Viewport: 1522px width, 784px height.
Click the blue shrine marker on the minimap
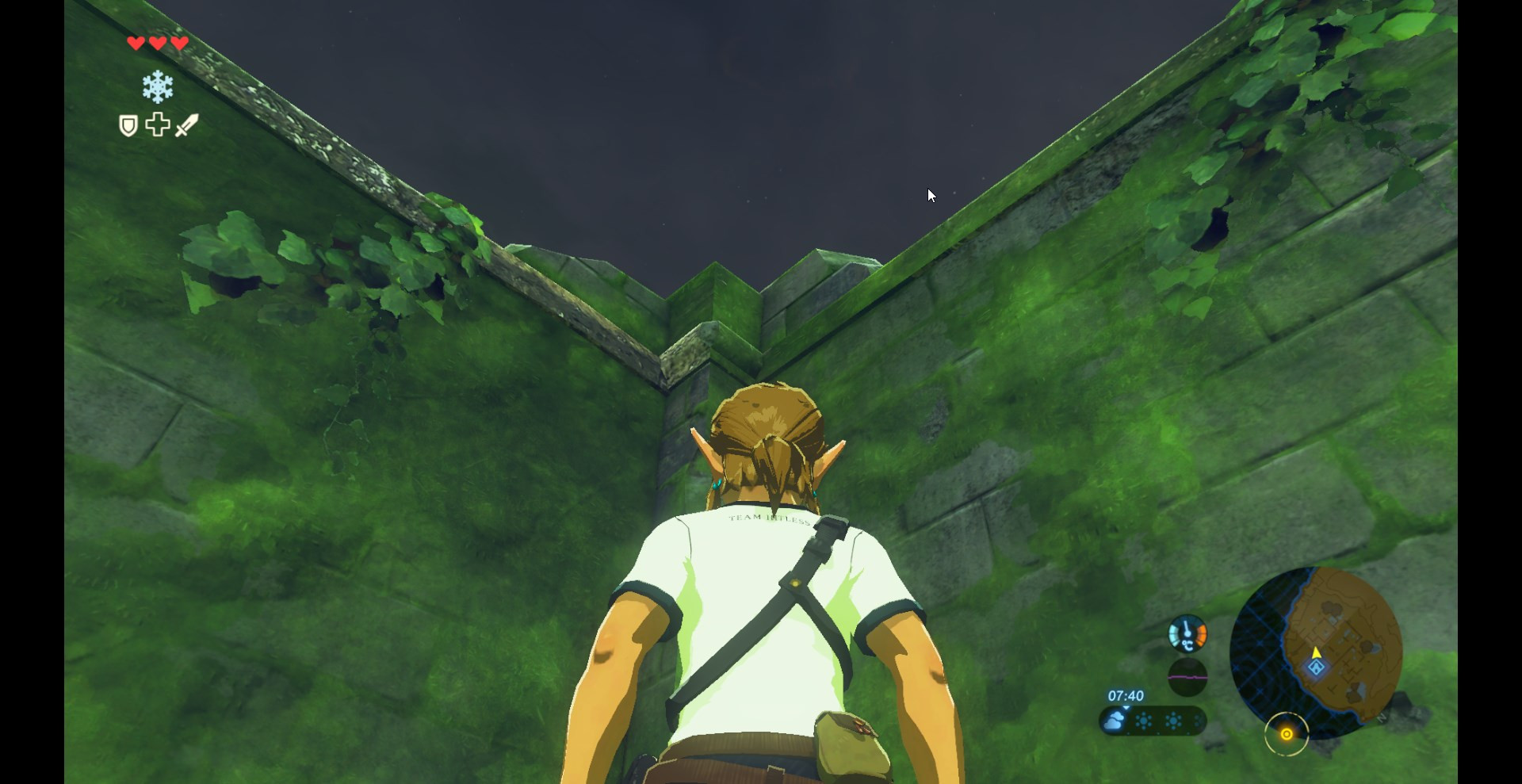click(1316, 668)
